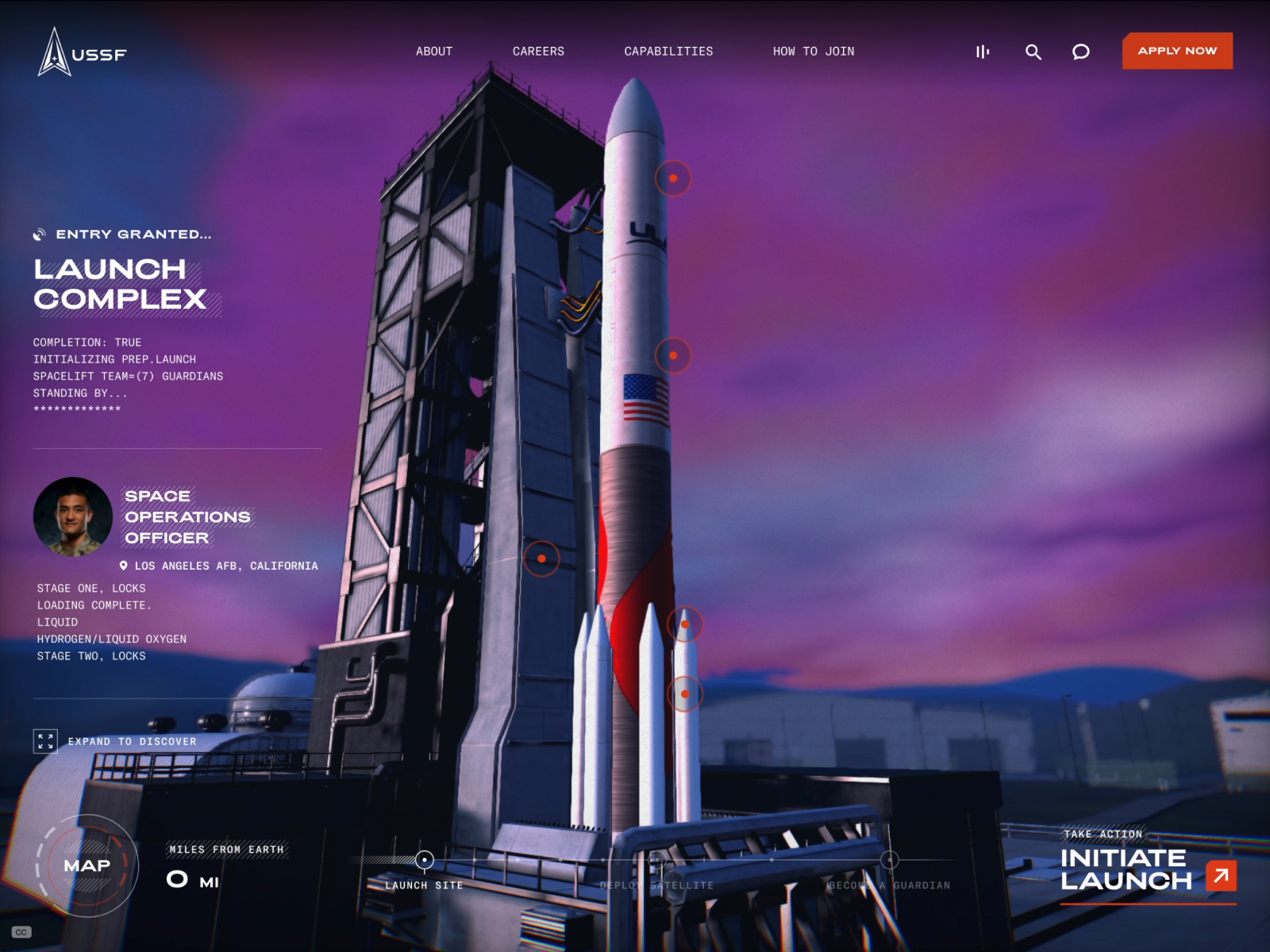The height and width of the screenshot is (952, 1270).
Task: Mute the site audio with the equalizer icon
Action: pos(982,52)
